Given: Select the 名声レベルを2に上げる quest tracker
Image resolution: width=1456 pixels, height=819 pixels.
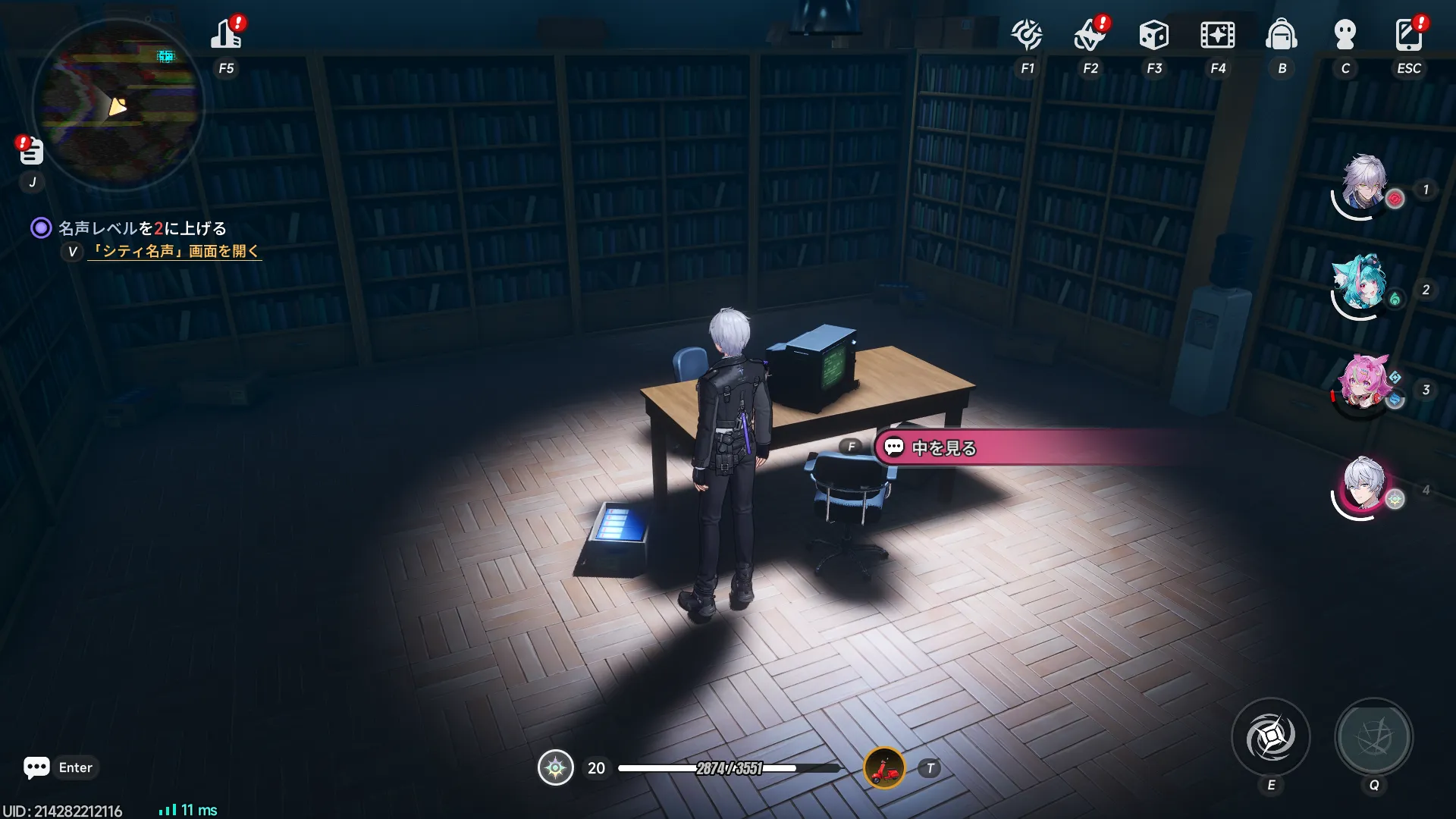Looking at the screenshot, I should [143, 228].
